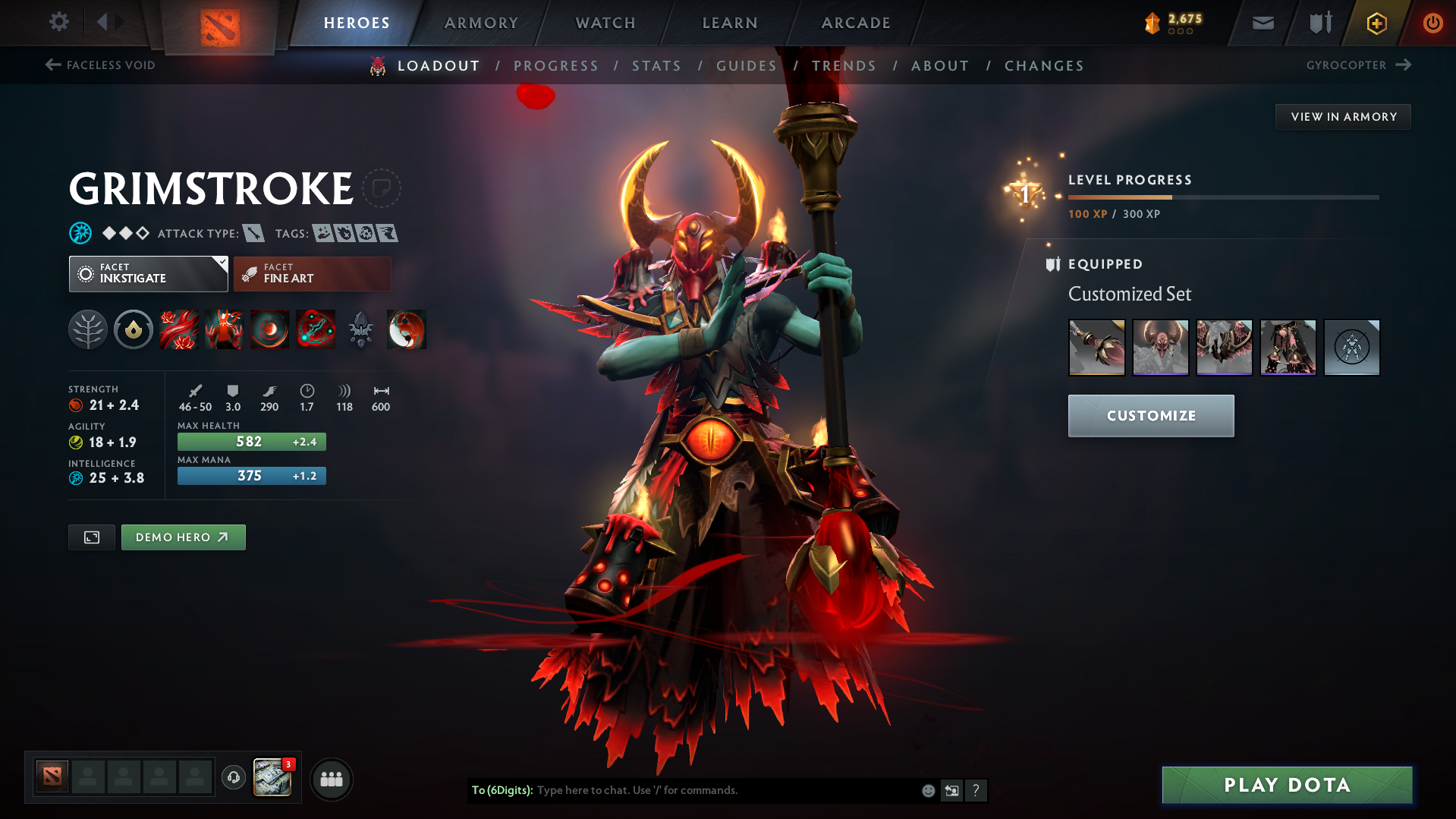Select the Phantom's Embrace ability icon

tap(225, 329)
